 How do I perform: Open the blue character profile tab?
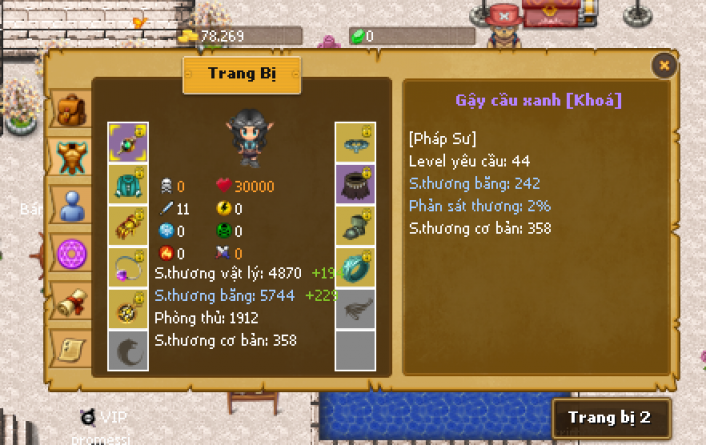tap(70, 204)
